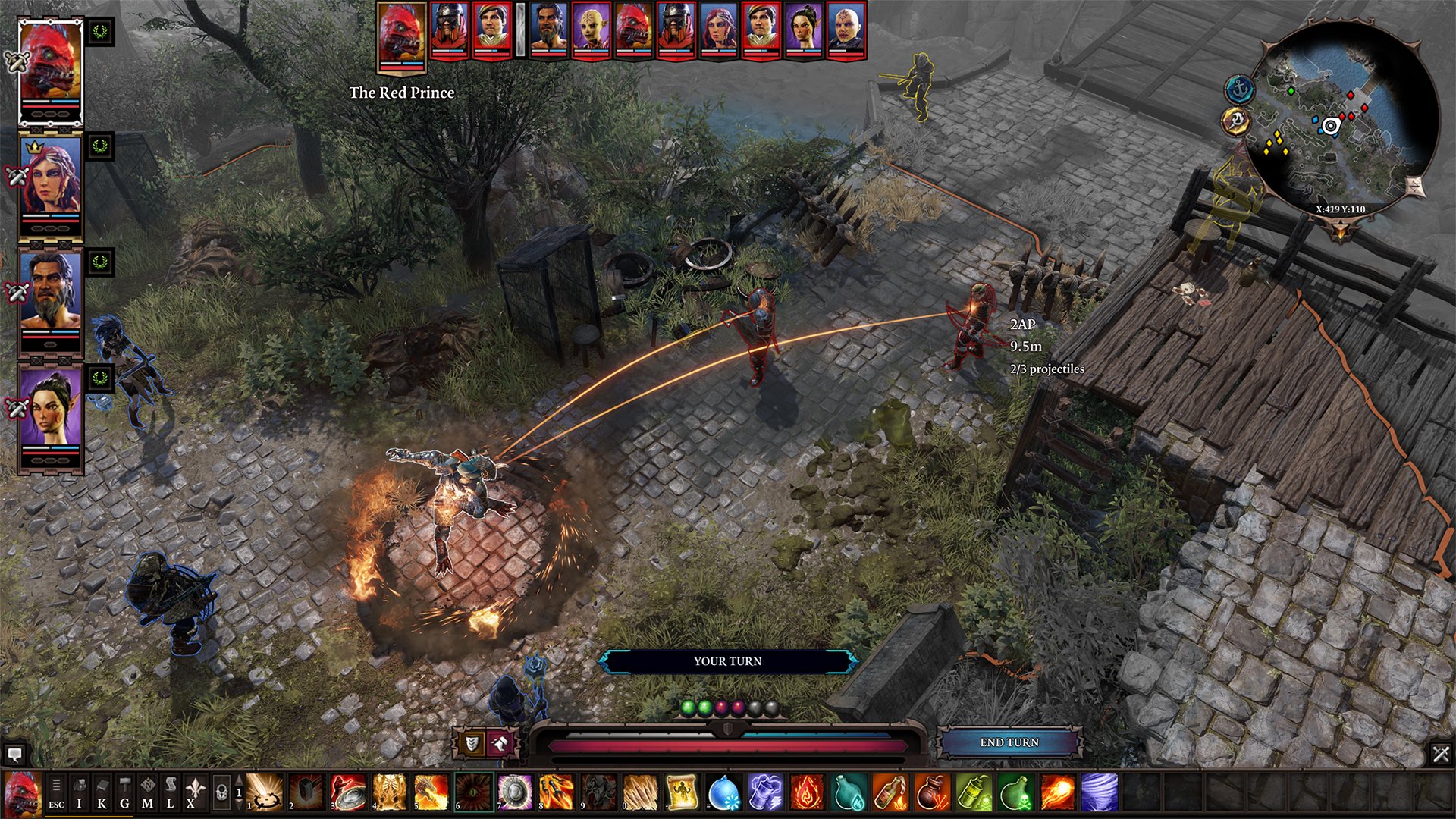Select the dragon fire-breath skill in slot 5
The image size is (1456, 819).
click(x=430, y=793)
